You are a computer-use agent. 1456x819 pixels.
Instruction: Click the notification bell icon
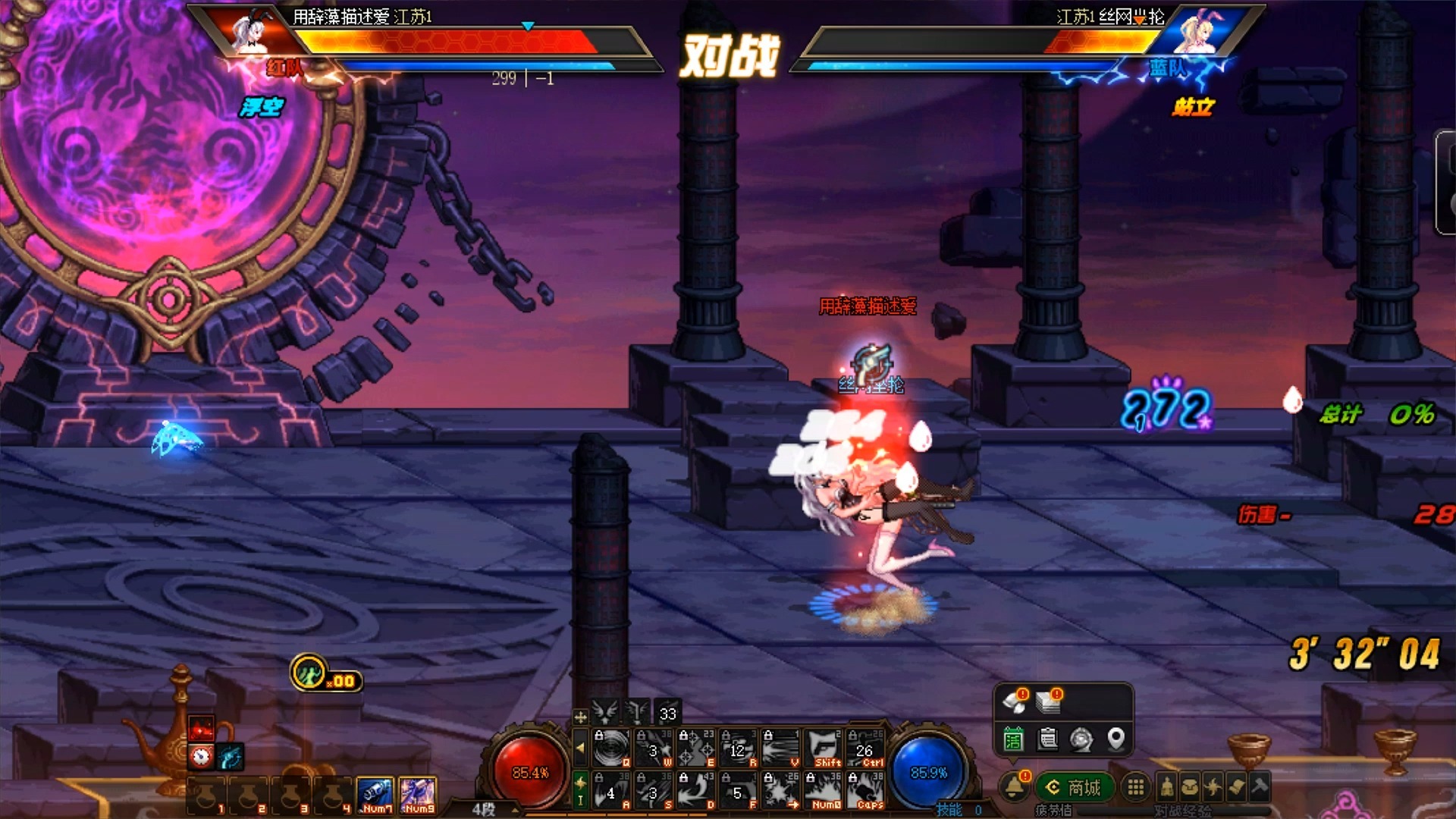click(x=1014, y=788)
